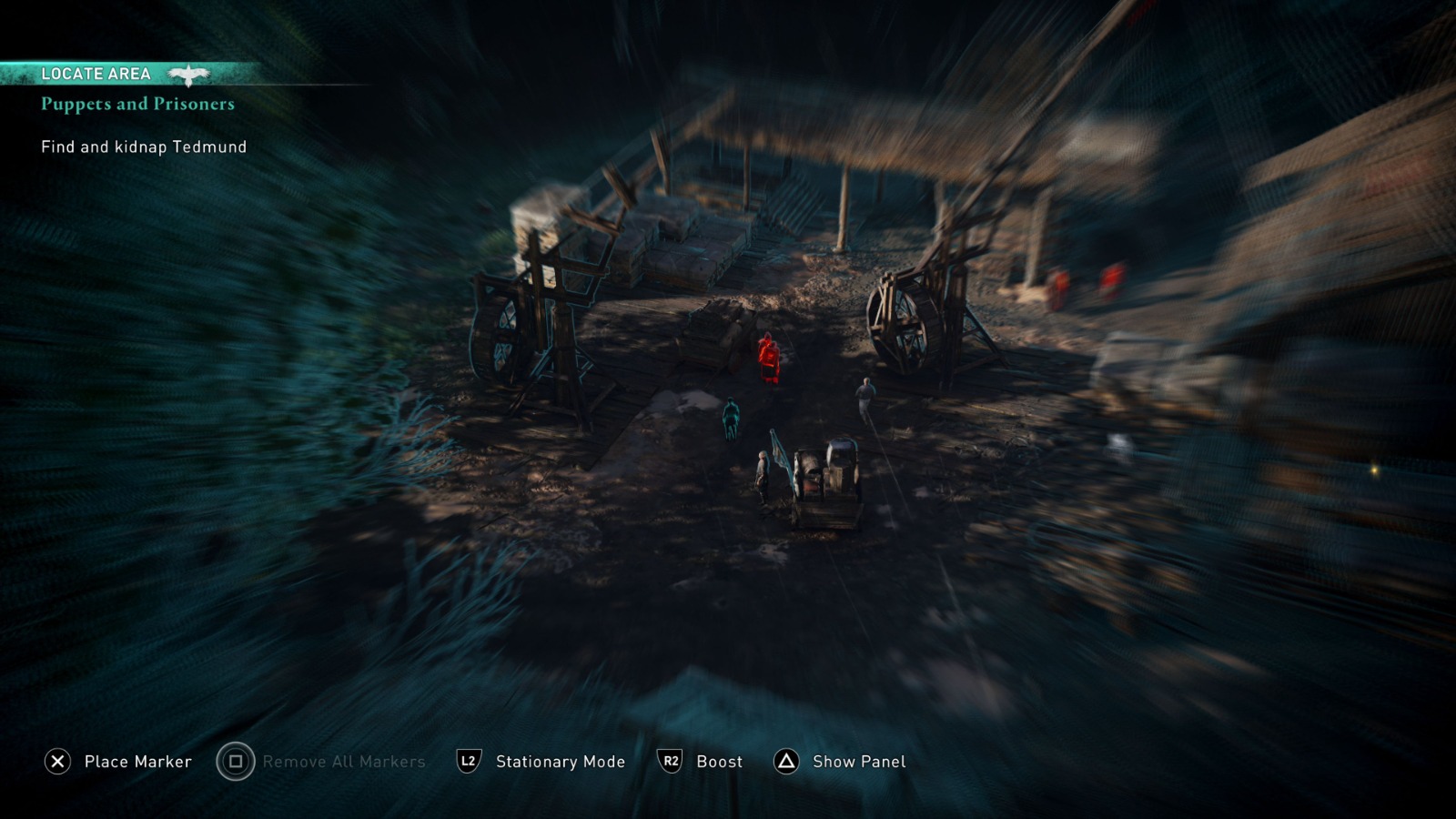Click Place Marker to drop a waypoint

(x=137, y=761)
